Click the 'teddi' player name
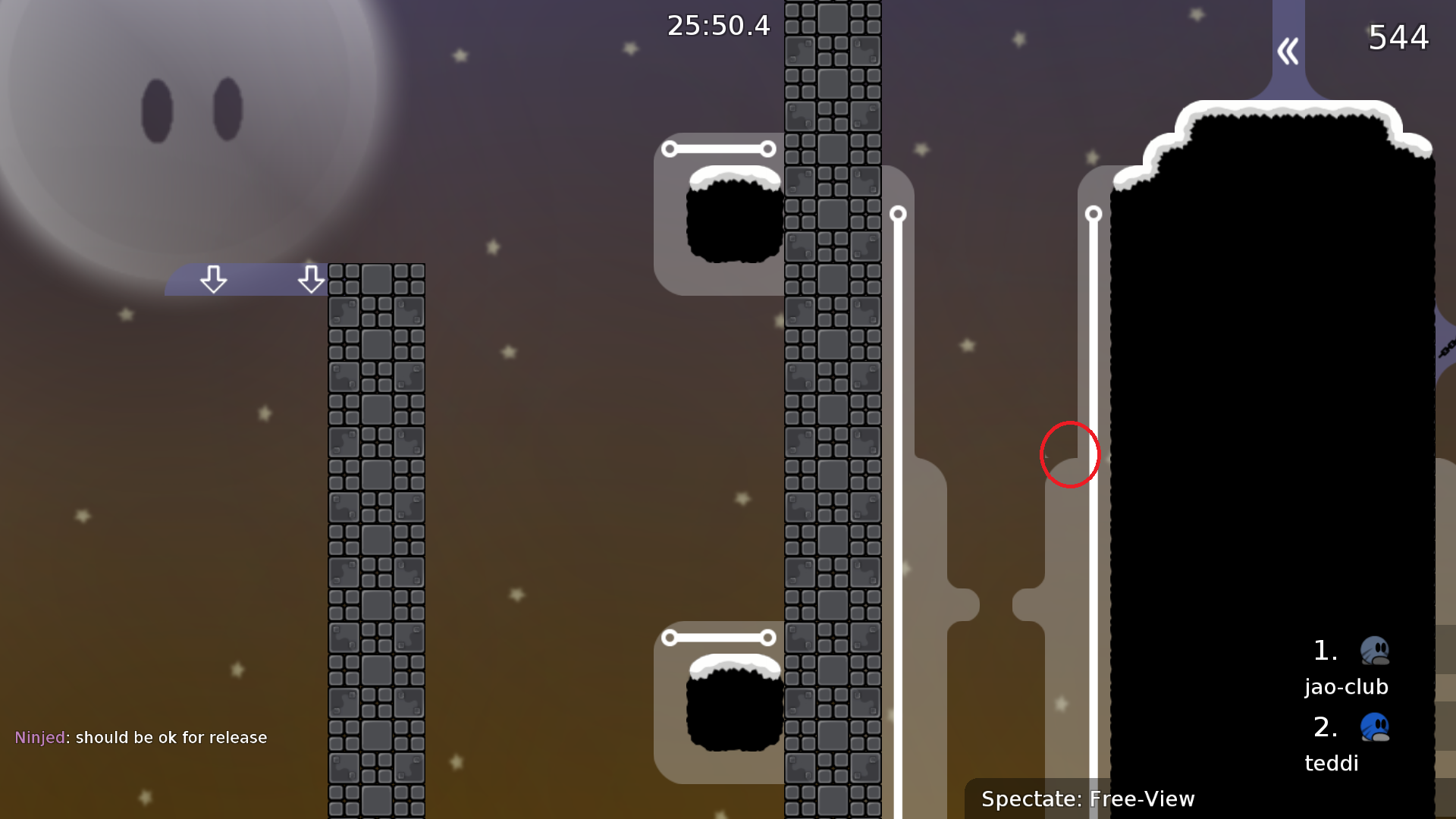 pos(1331,763)
